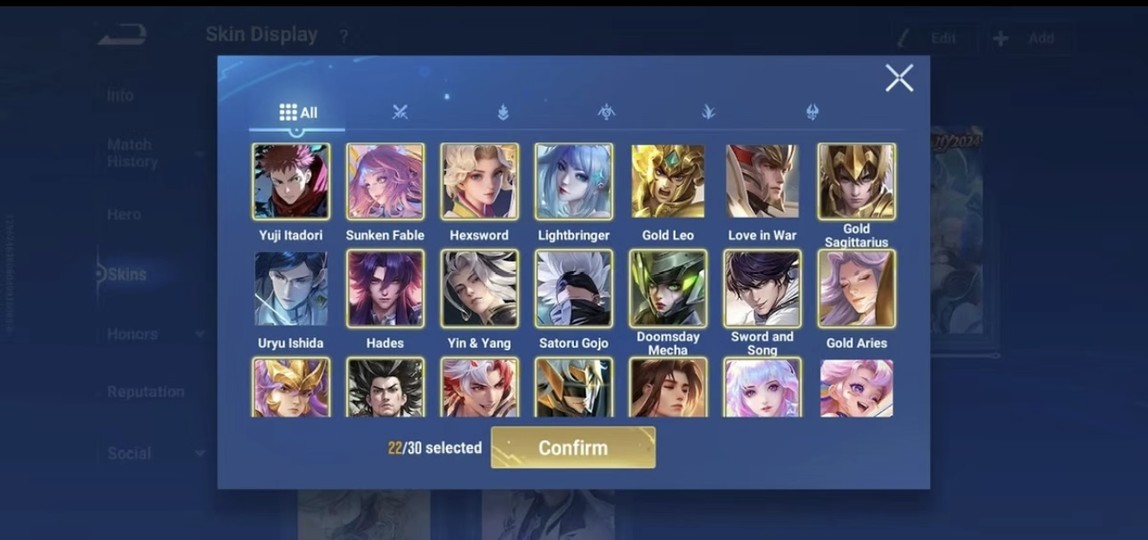This screenshot has width=1148, height=540.
Task: Pick the Uryu Ishida skin
Action: (x=291, y=289)
